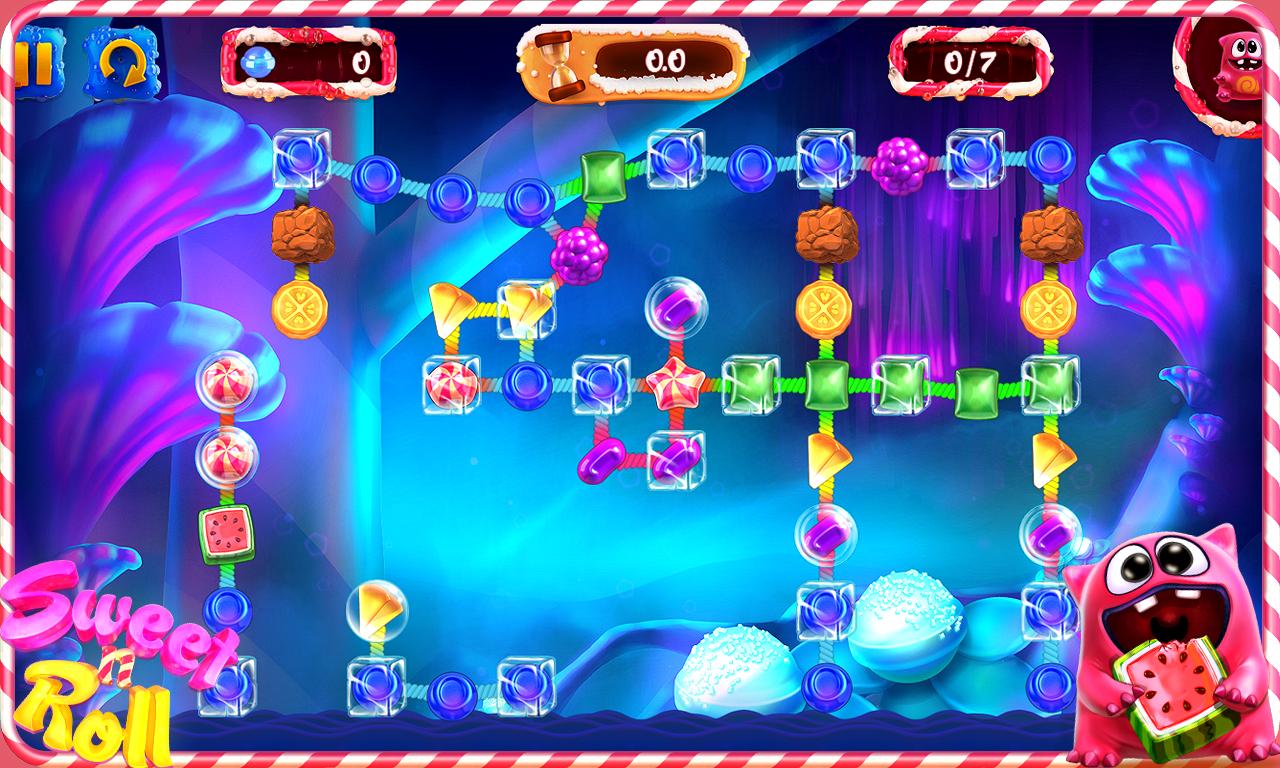Select the watermelon slice candy tile
Screen dimensions: 1280x768
226,533
